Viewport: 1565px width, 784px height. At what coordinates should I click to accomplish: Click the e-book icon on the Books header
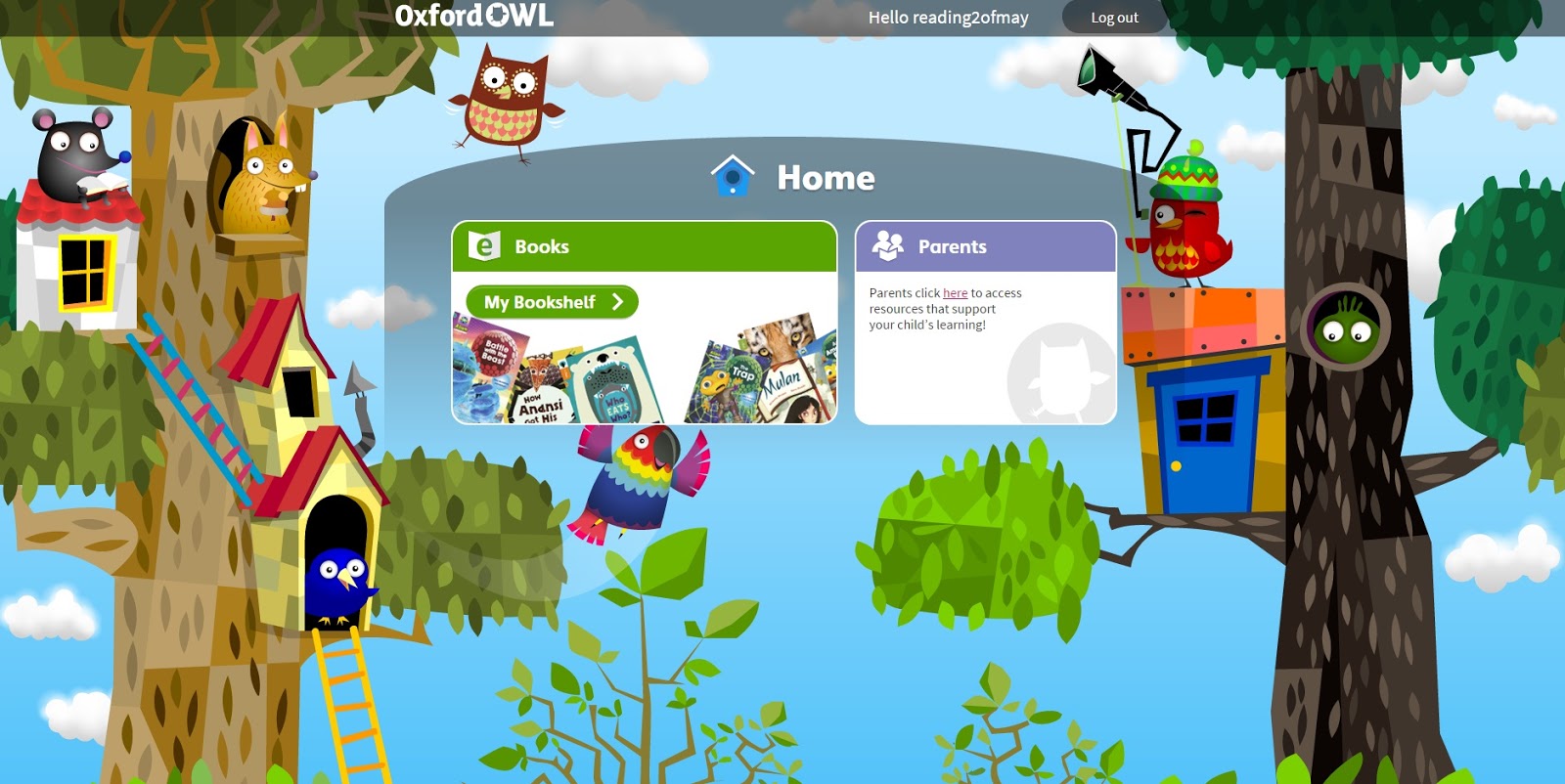pyautogui.click(x=484, y=246)
